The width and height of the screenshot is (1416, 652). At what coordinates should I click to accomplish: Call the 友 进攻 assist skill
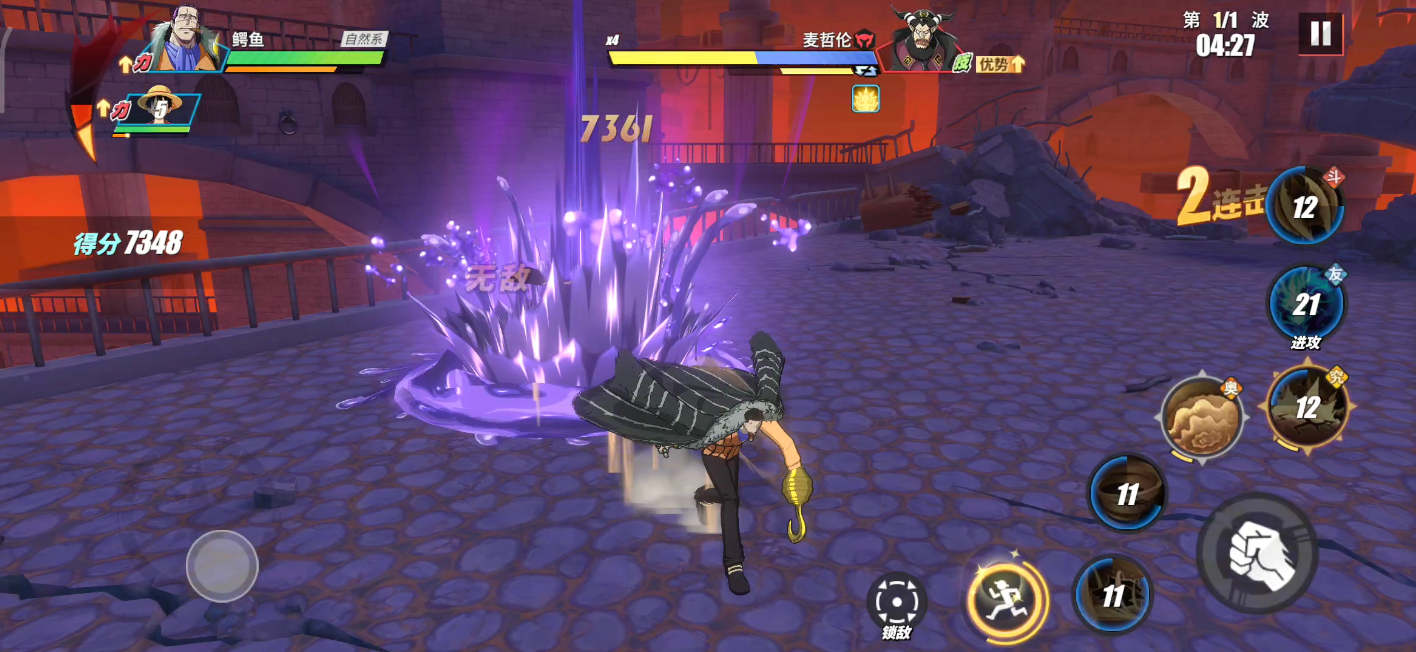(1306, 304)
